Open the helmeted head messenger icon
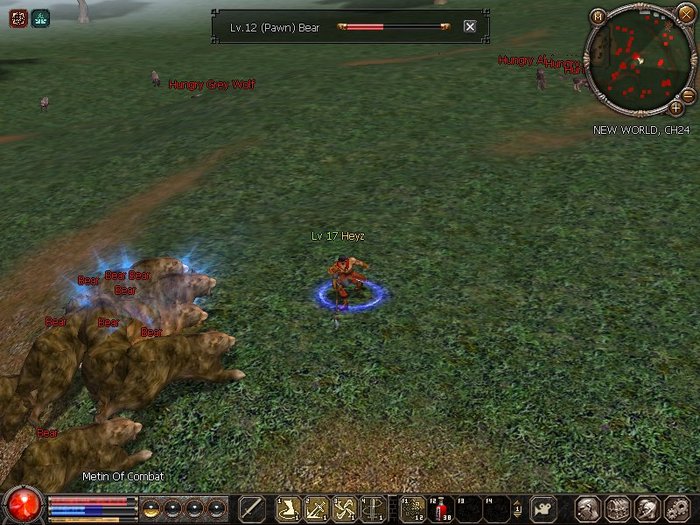The image size is (700, 525). click(646, 508)
